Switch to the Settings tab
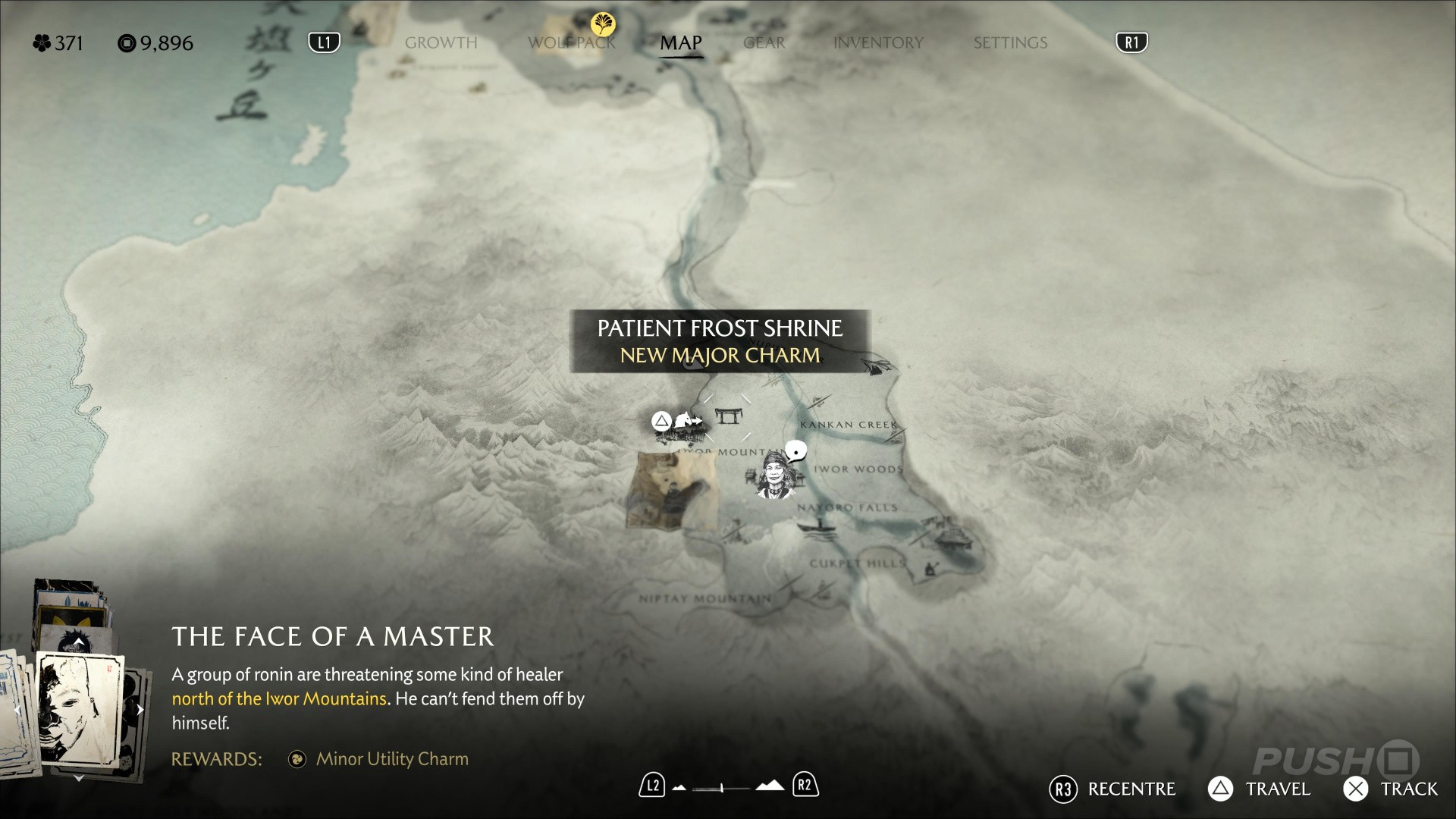 click(x=1010, y=43)
